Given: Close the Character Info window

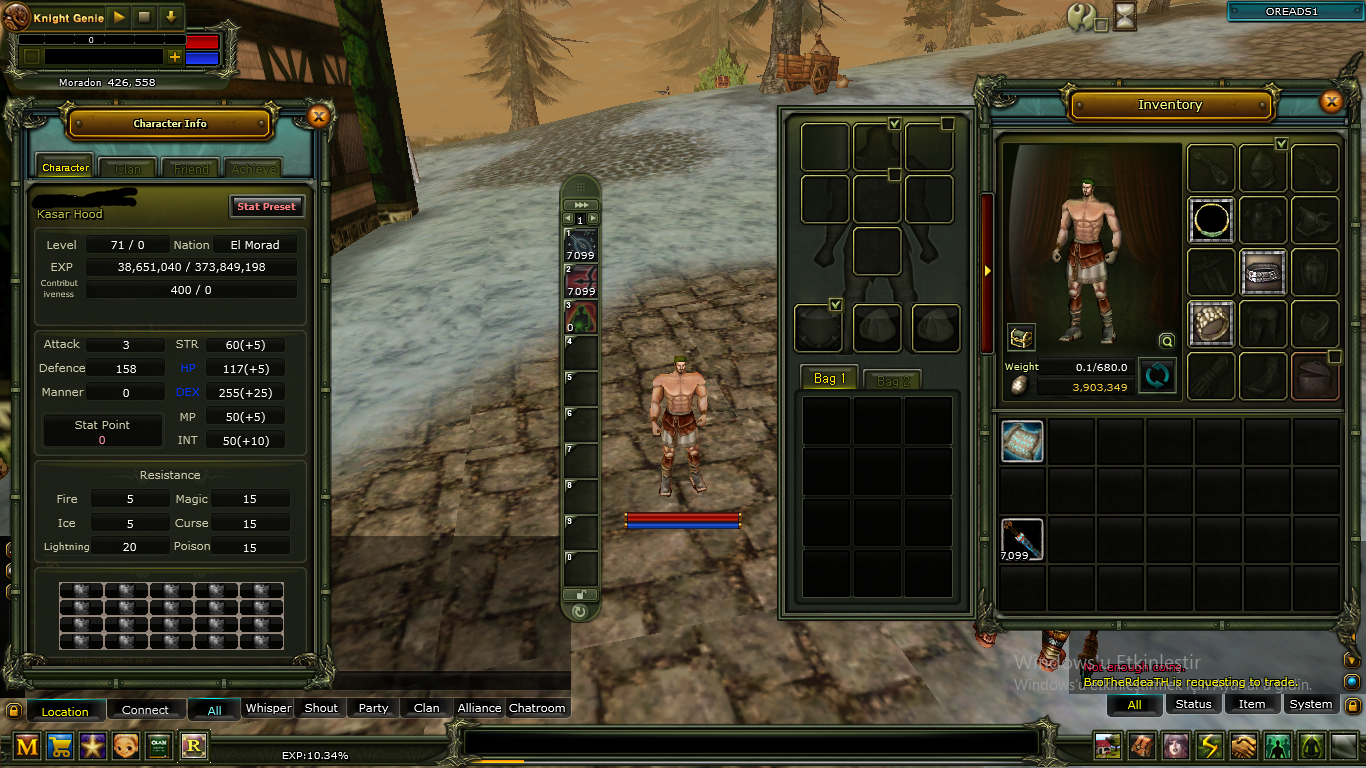Looking at the screenshot, I should [319, 117].
